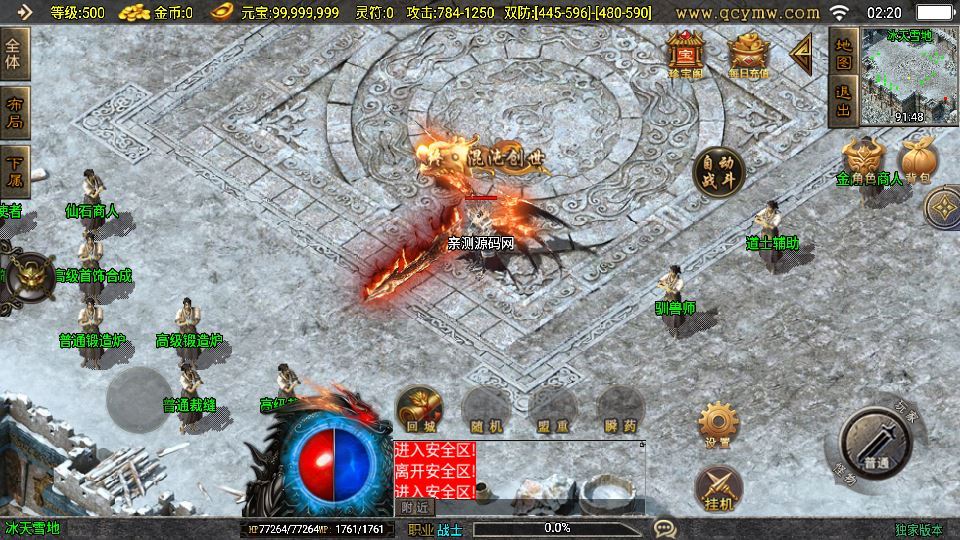Open the 背包 backpack
The width and height of the screenshot is (960, 540).
pos(918,161)
